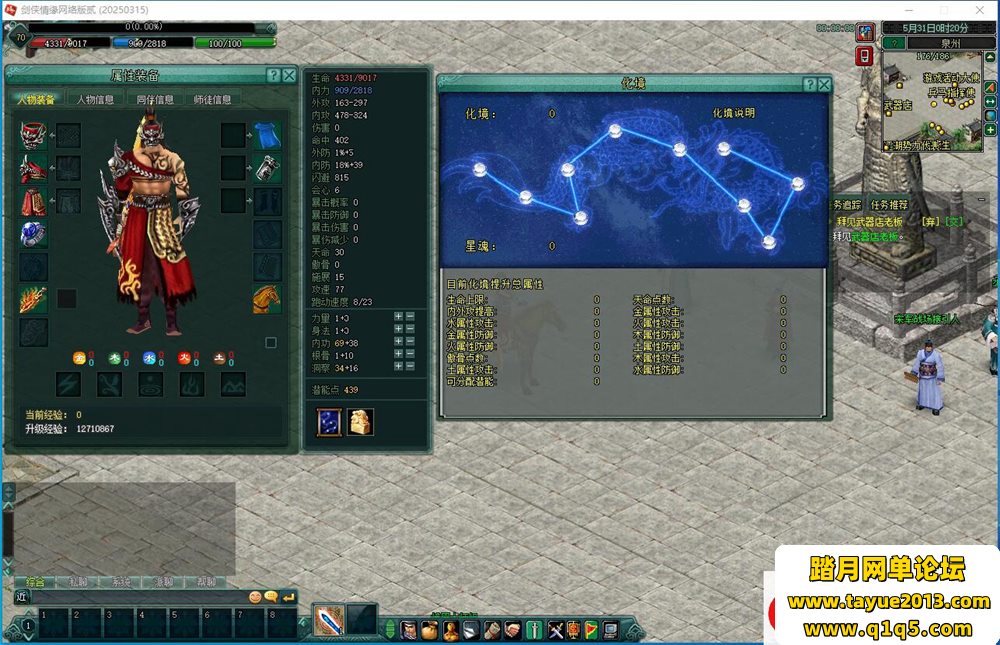The height and width of the screenshot is (645, 1000).
Task: Select the sword skill hotbar slot
Action: point(329,620)
